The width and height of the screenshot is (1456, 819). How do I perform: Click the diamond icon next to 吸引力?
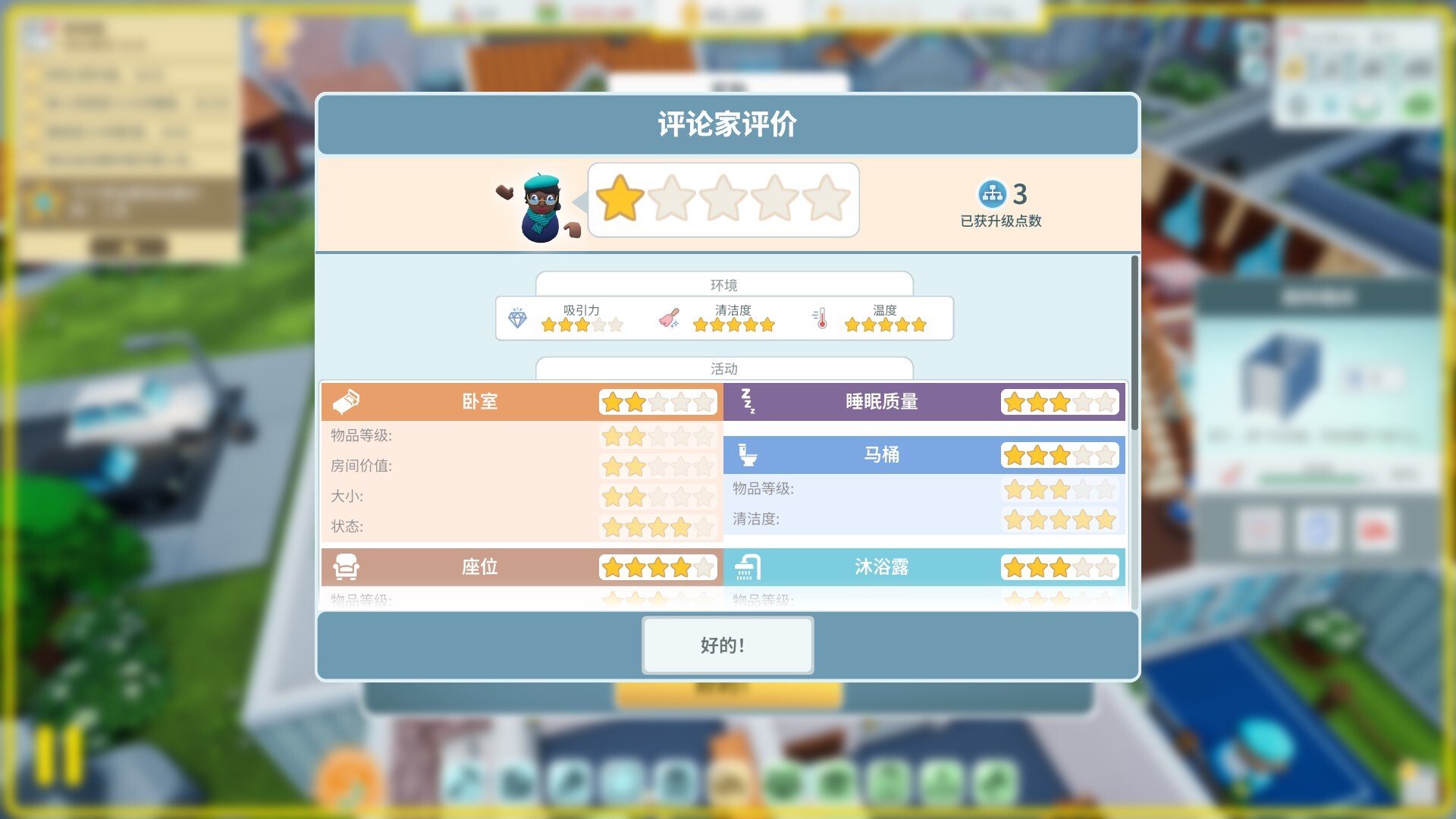[x=517, y=318]
